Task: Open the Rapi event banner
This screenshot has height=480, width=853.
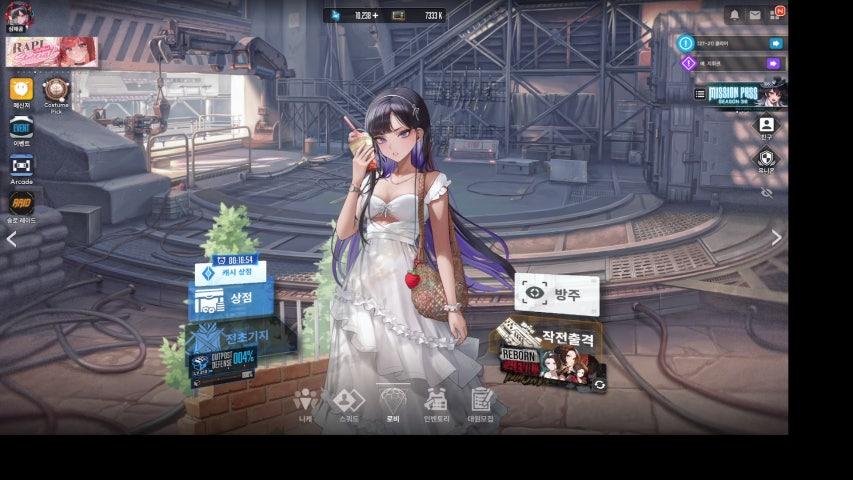Action: click(52, 52)
